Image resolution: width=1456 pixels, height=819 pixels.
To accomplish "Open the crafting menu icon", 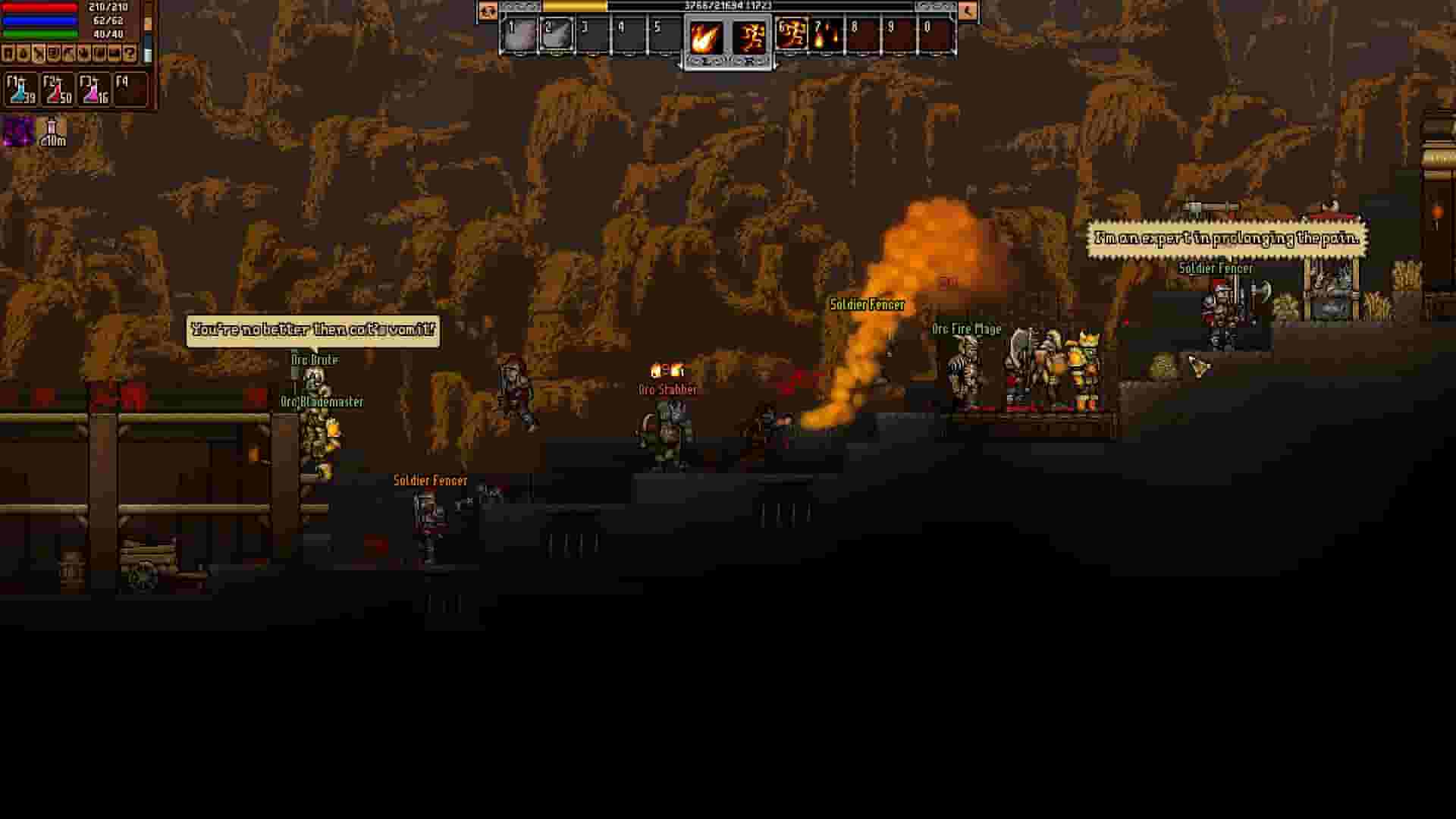I will tap(38, 53).
